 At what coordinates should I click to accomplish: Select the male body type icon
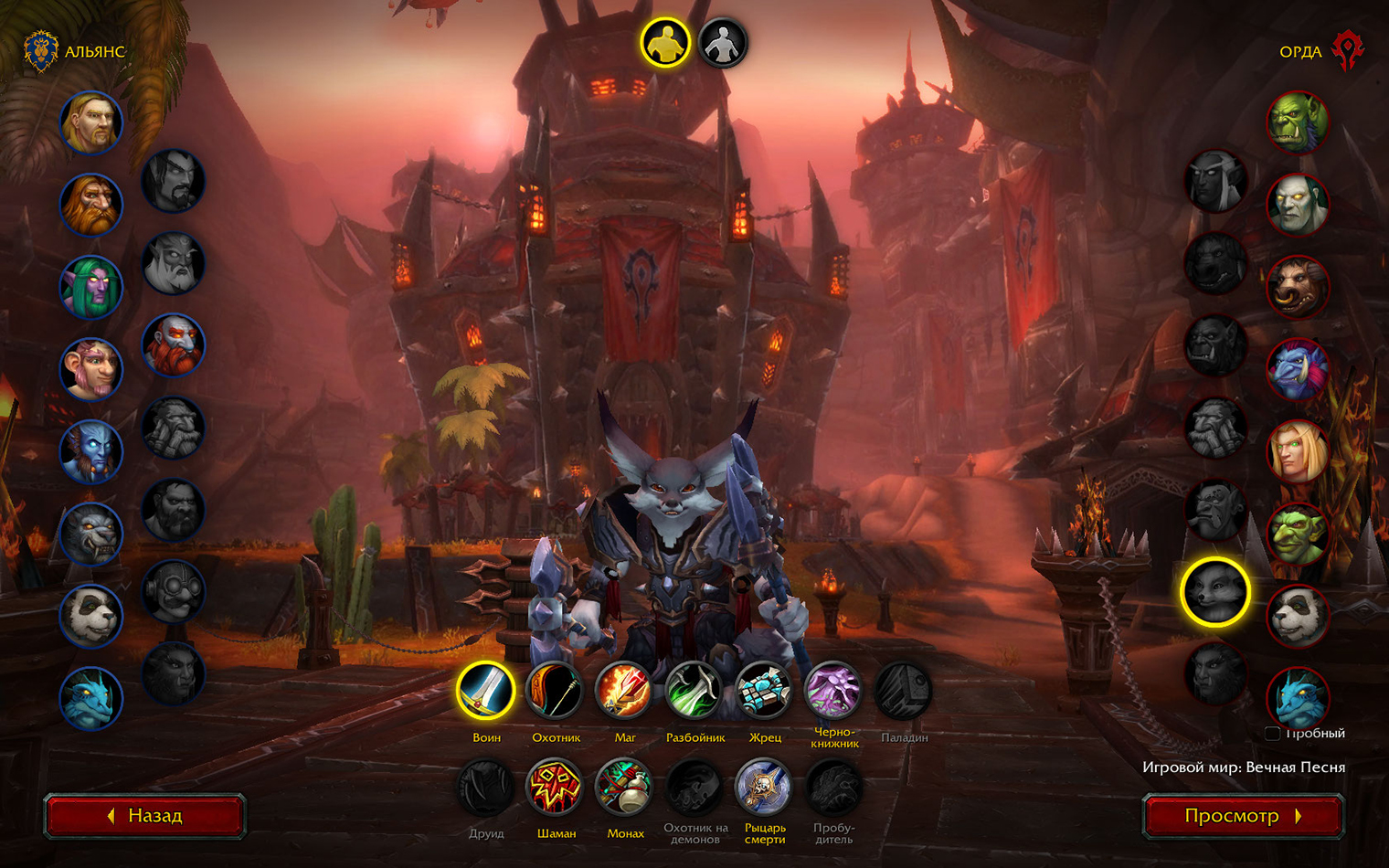click(664, 43)
